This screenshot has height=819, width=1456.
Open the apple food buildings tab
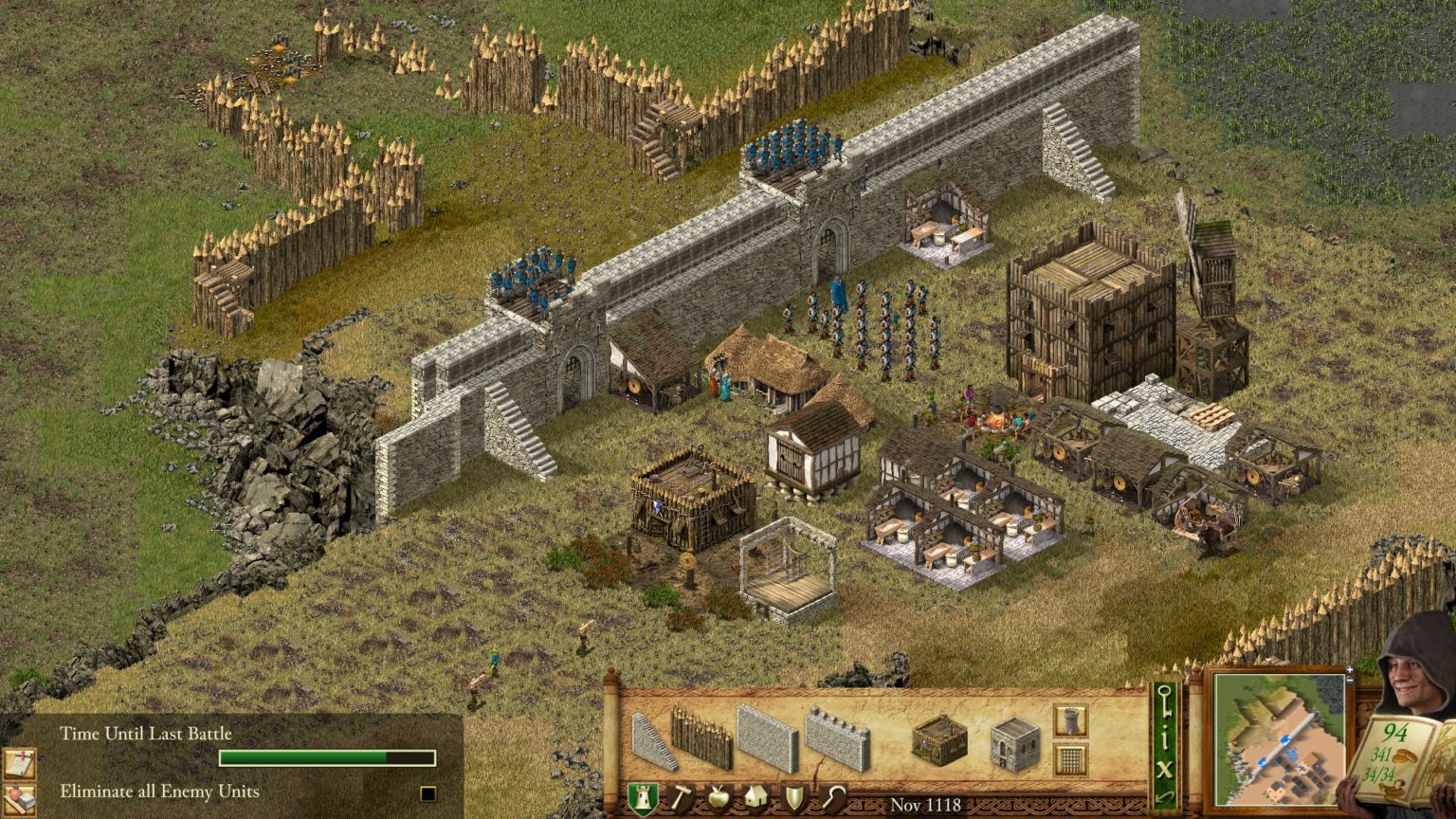719,797
